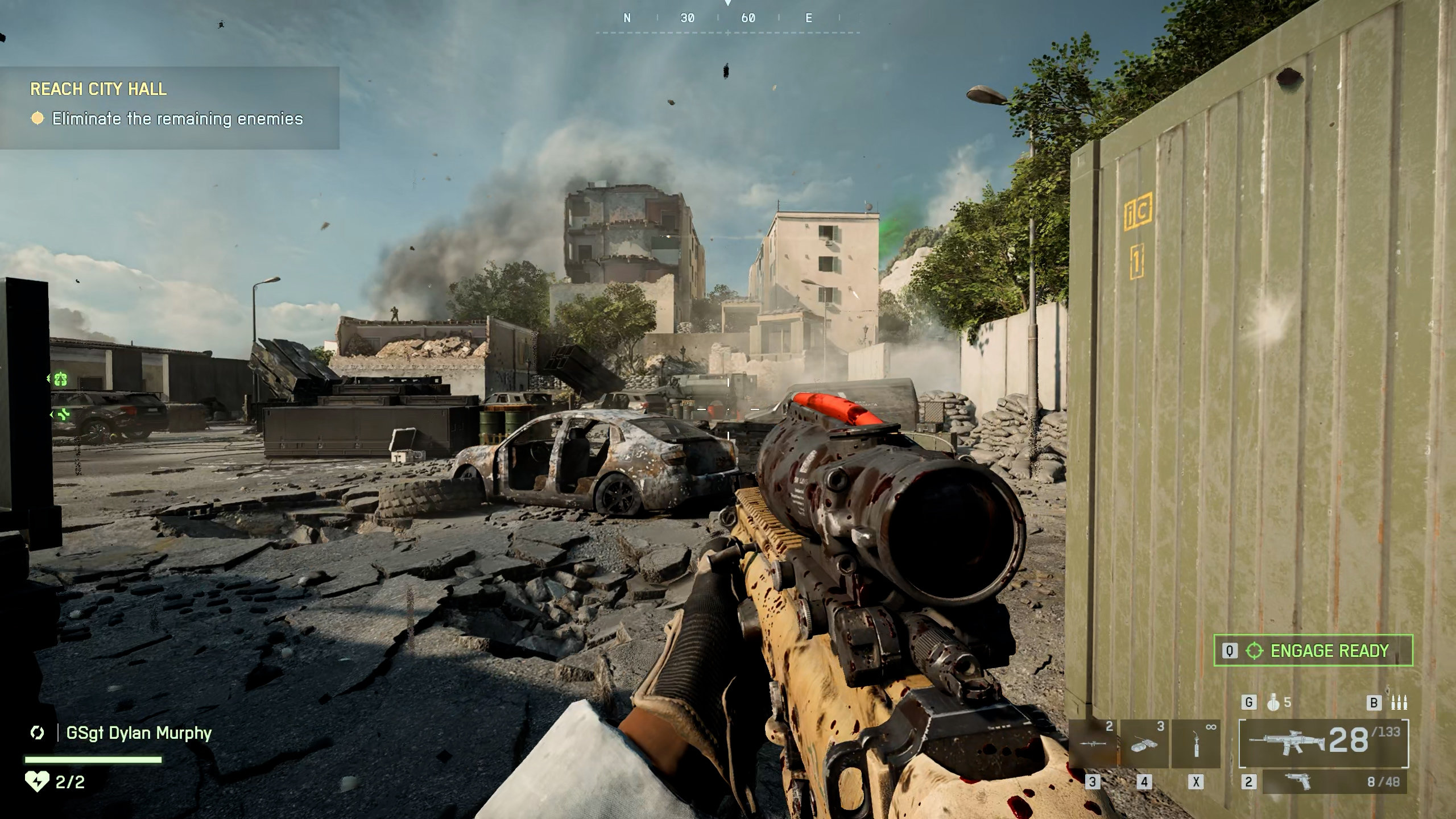Switch to the pistol sidearm
The width and height of the screenshot is (1456, 819).
(x=1334, y=782)
